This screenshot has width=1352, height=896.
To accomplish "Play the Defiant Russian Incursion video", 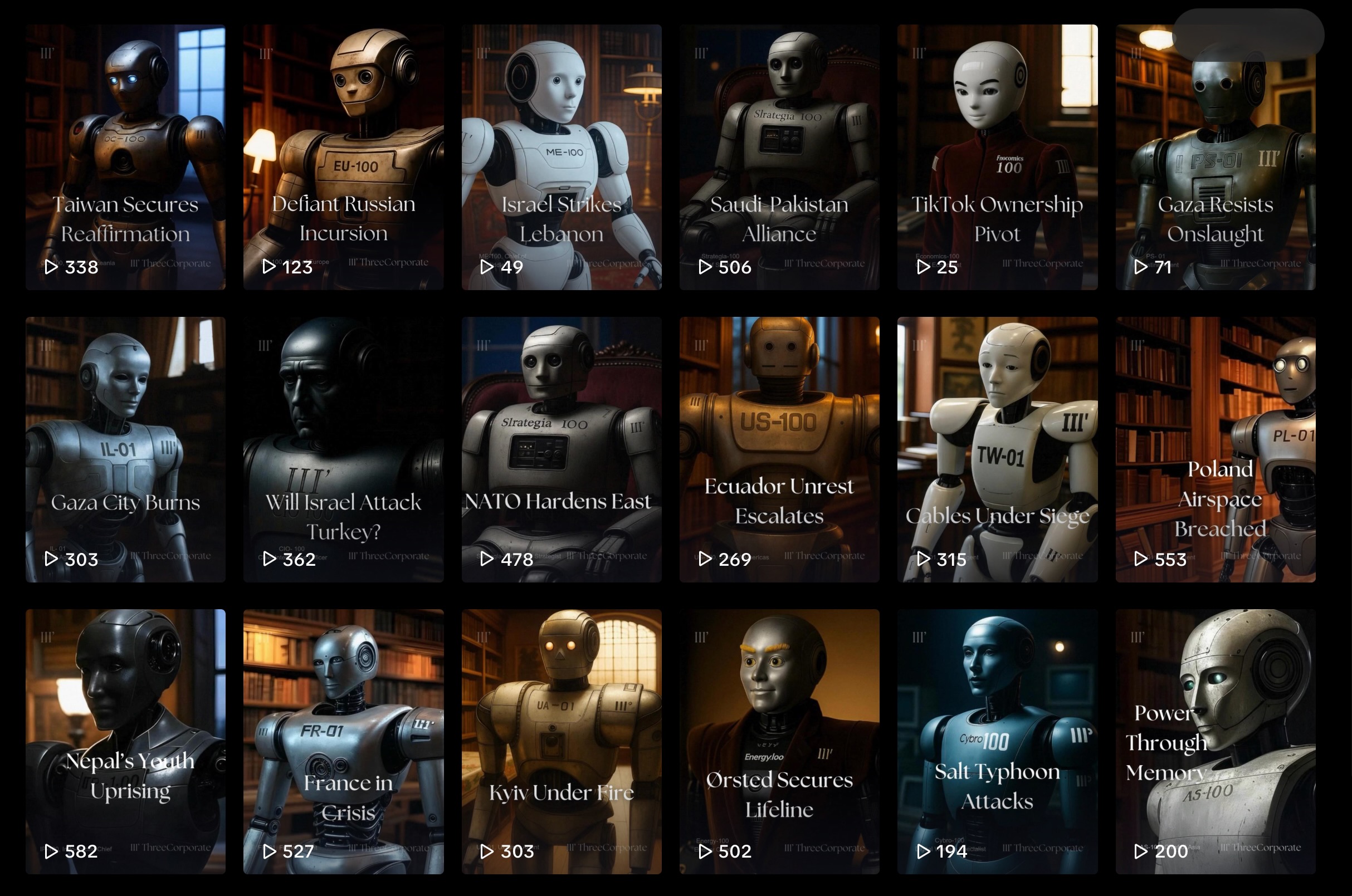I will click(343, 157).
